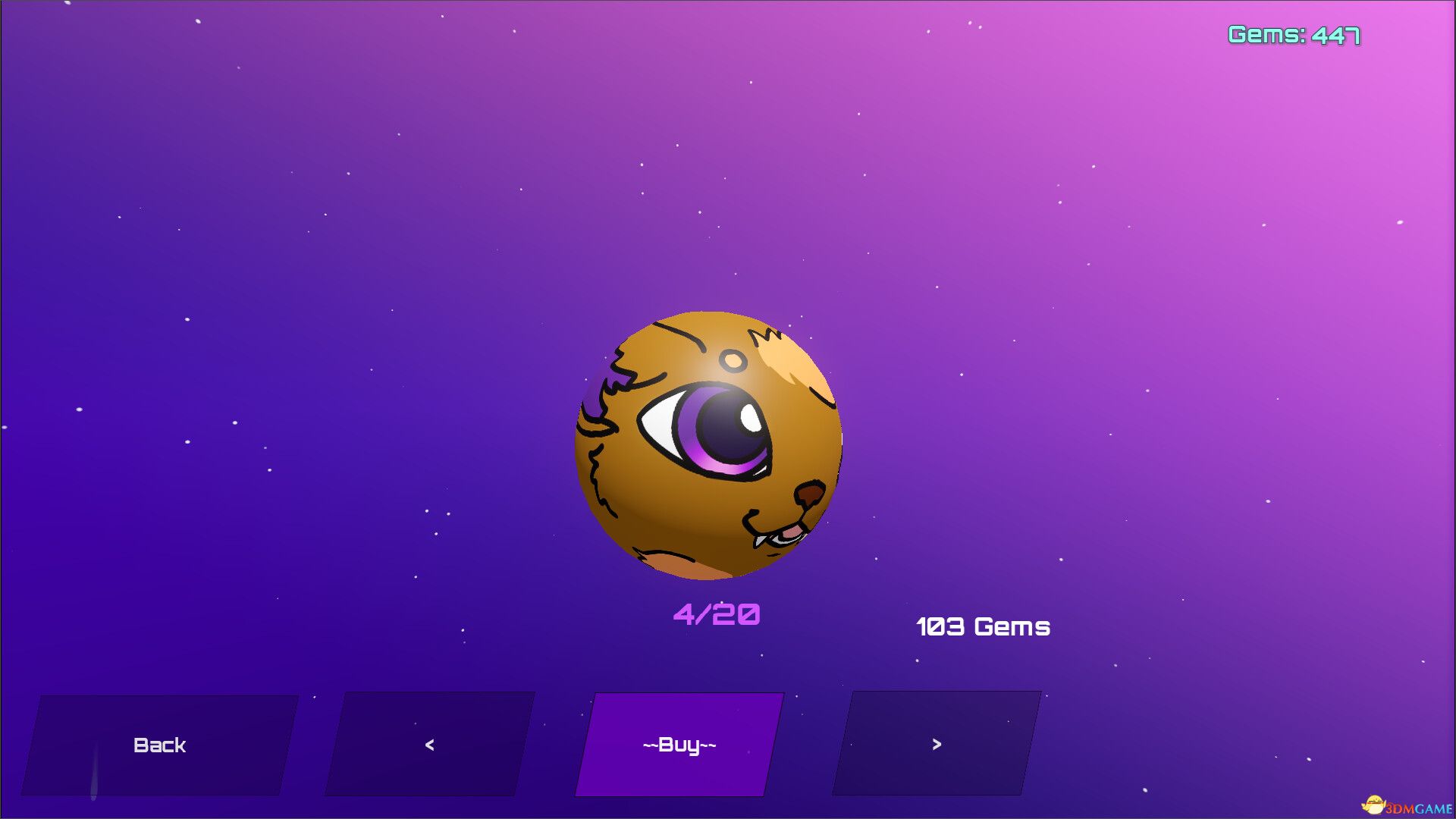
Task: Select the left arrow to view previous skin
Action: click(428, 745)
